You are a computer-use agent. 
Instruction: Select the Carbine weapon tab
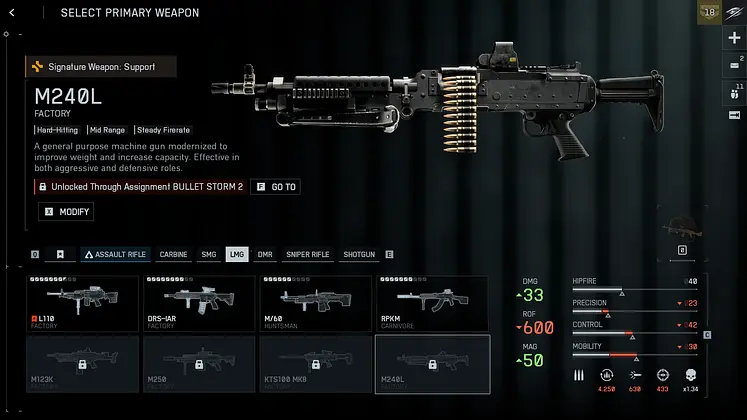point(173,255)
